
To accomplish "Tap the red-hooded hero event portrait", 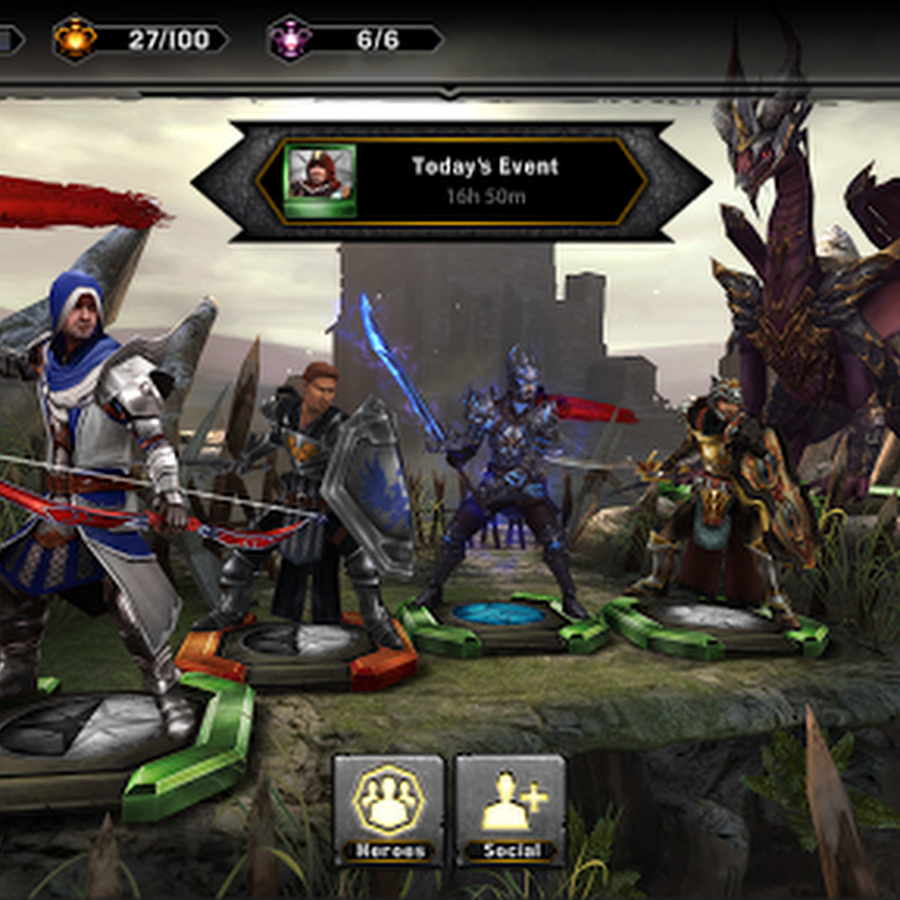I will pos(320,180).
